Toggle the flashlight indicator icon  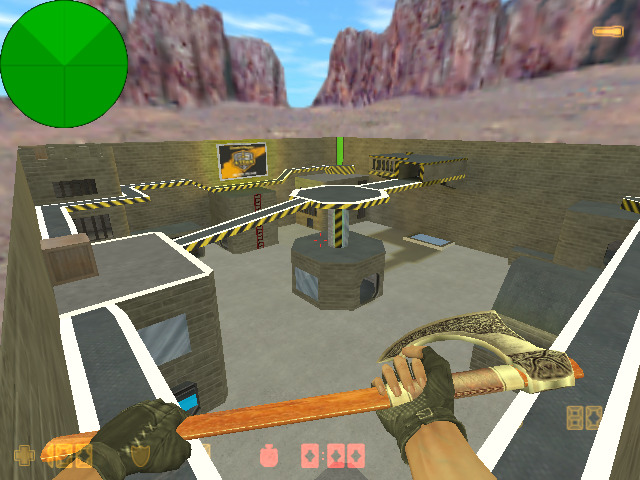[607, 31]
